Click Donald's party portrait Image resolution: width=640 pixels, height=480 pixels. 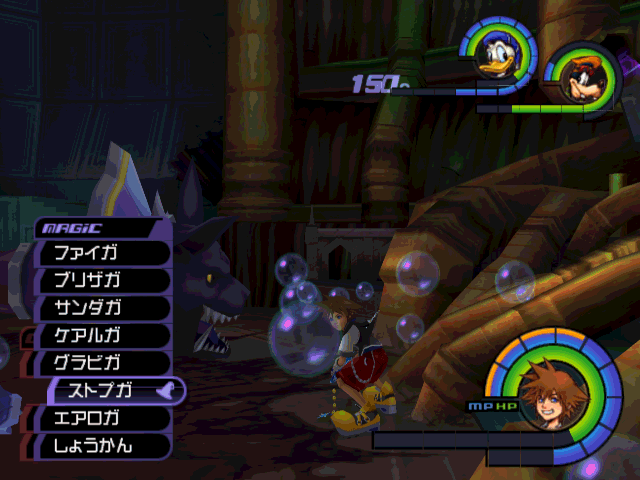(497, 57)
